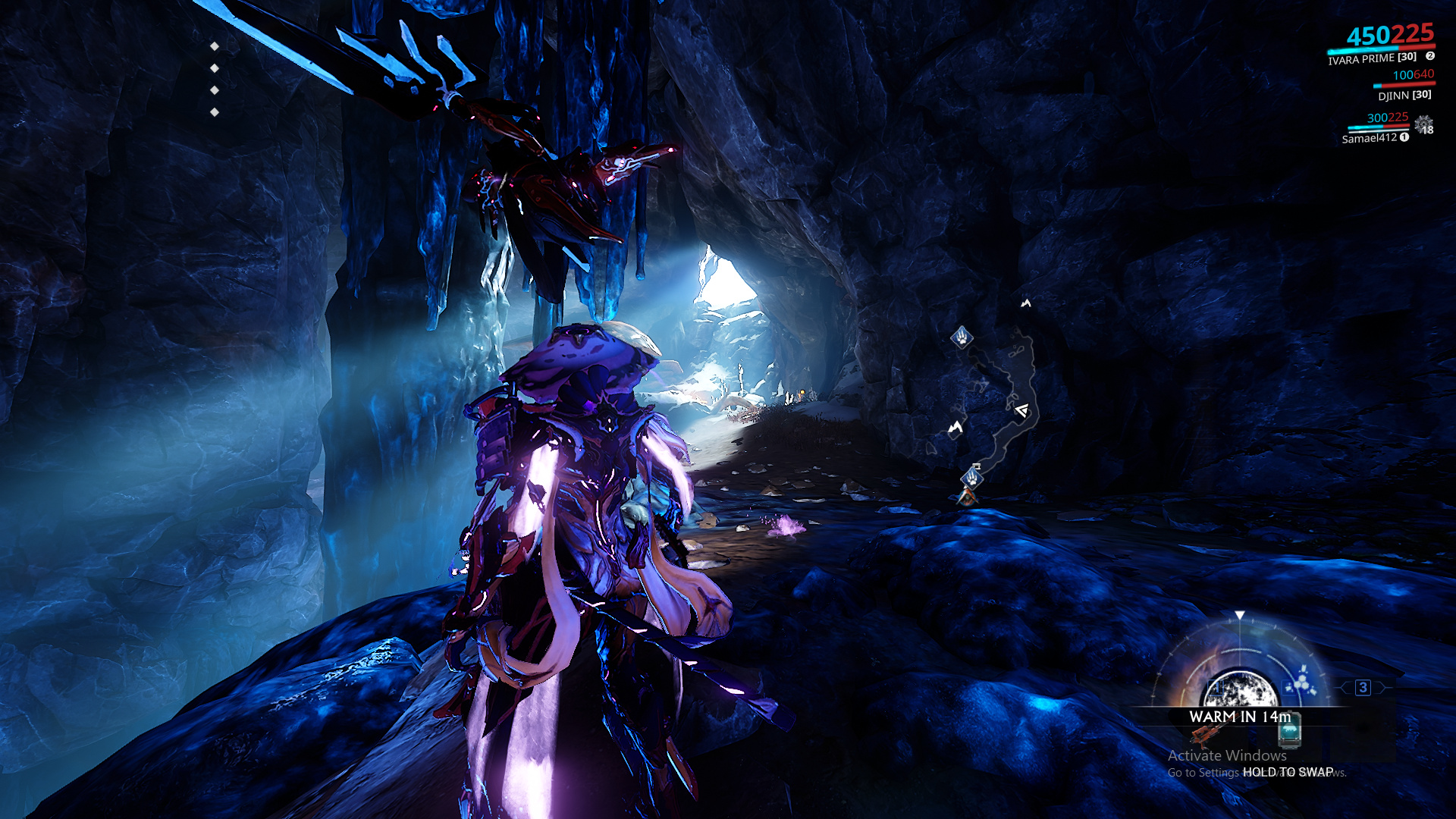The width and height of the screenshot is (1456, 819).
Task: Click the snowflake buff icon
Action: (1423, 124)
